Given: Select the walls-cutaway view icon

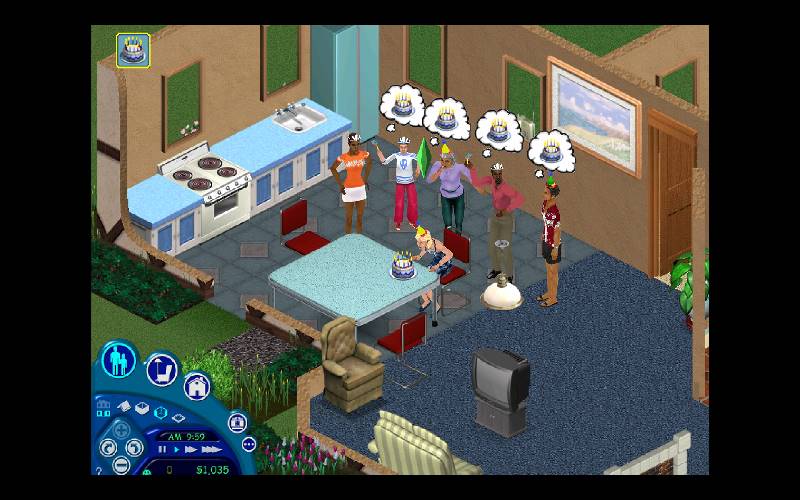Looking at the screenshot, I should [x=159, y=412].
